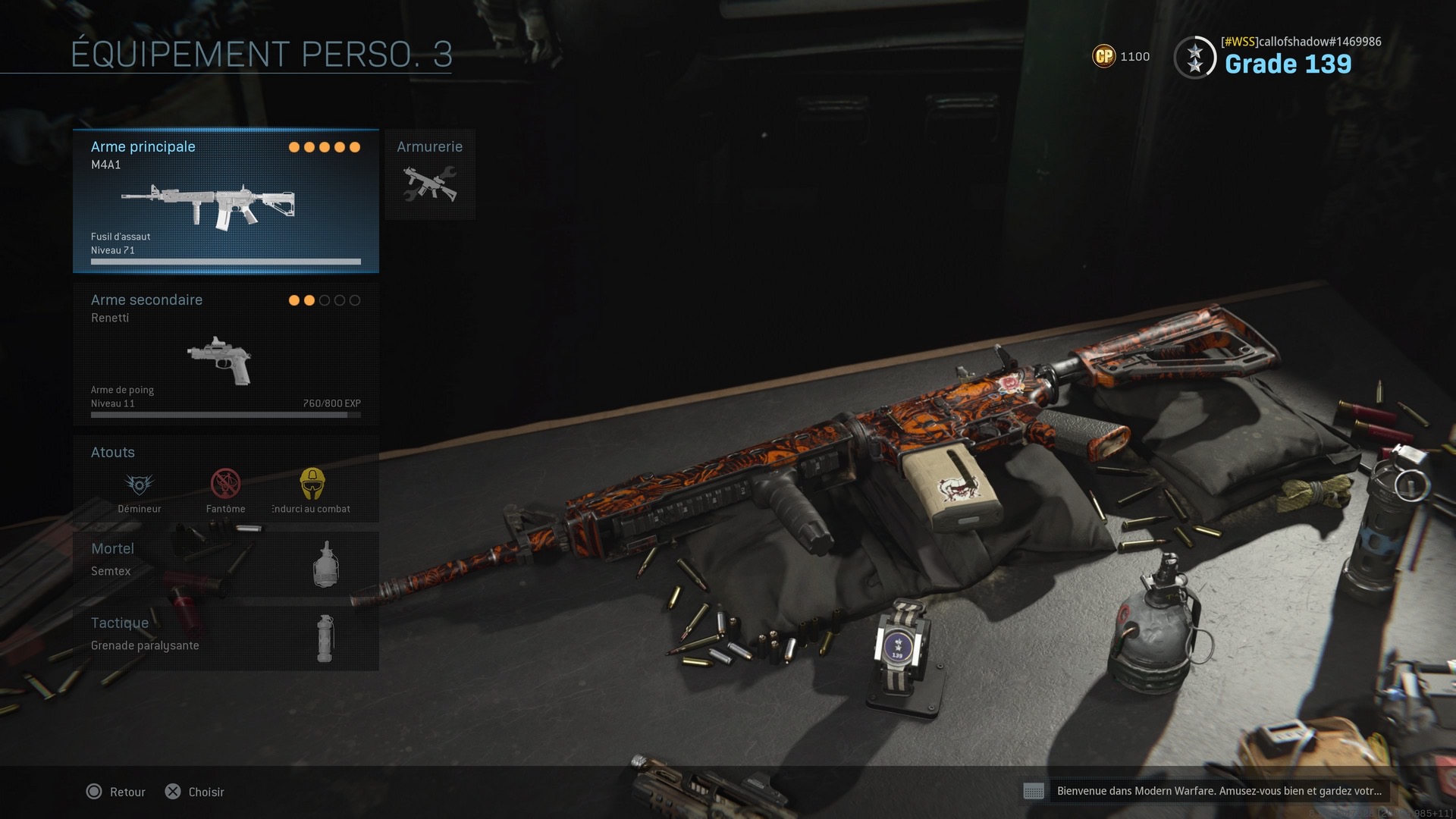Screen dimensions: 1456x819
Task: Choose the Renetti secondary weapon slot
Action: click(225, 354)
